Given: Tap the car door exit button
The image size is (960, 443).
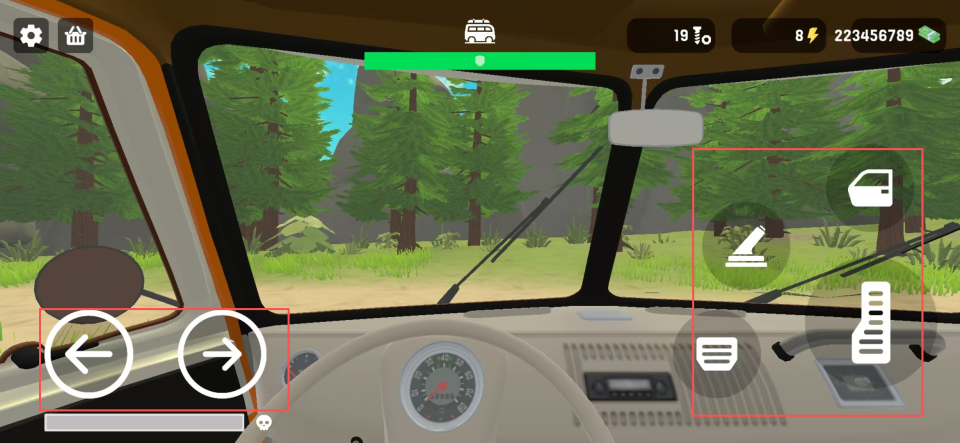Looking at the screenshot, I should pyautogui.click(x=870, y=188).
